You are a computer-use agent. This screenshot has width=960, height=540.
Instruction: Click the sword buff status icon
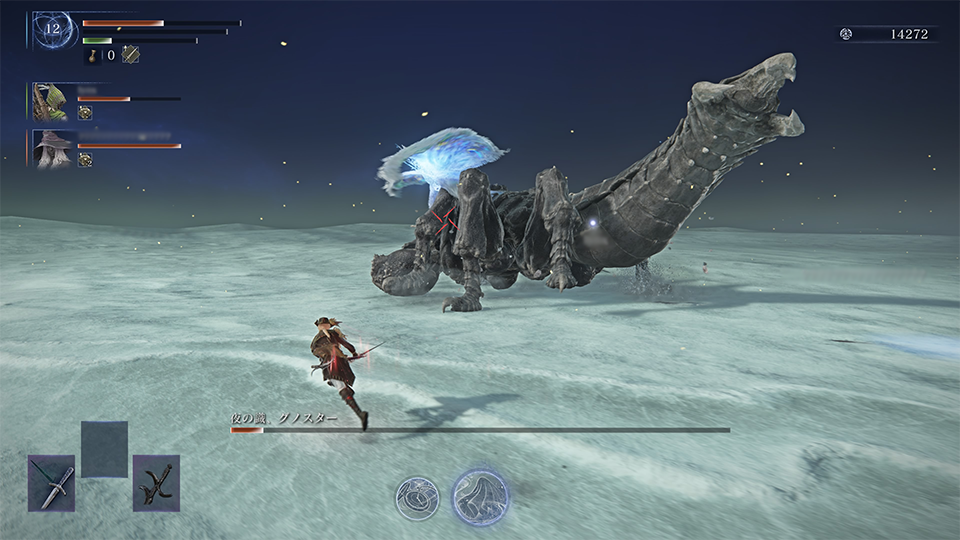(x=130, y=55)
